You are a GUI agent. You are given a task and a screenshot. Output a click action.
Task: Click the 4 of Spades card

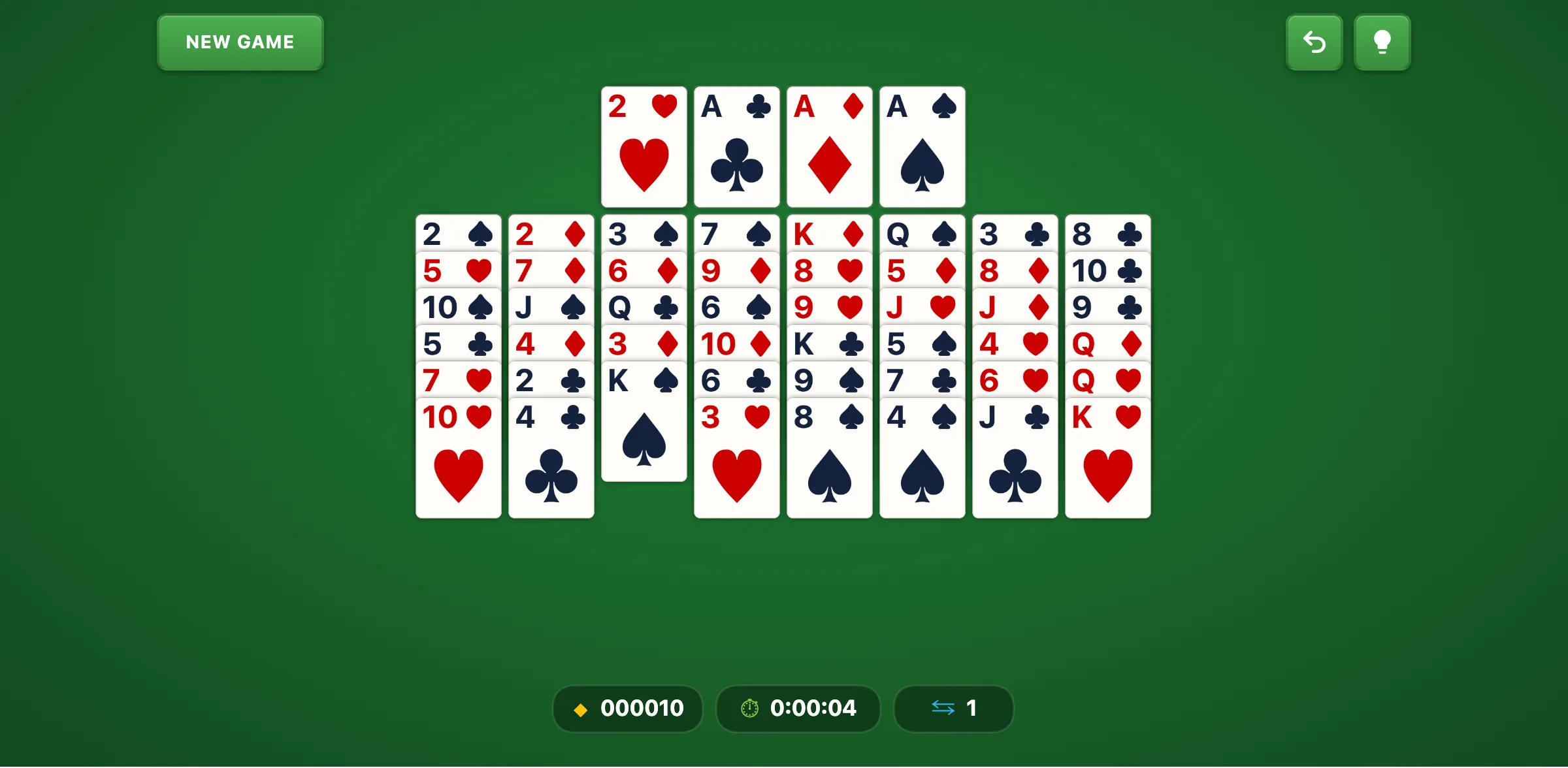[922, 457]
